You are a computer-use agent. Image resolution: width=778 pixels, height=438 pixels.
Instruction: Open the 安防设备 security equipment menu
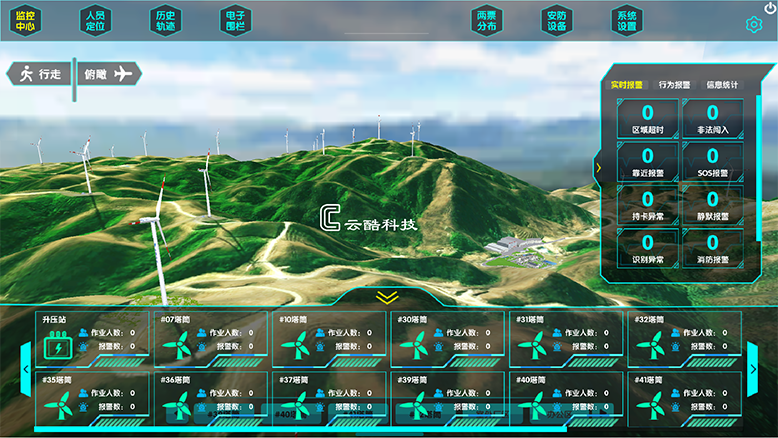coord(557,21)
